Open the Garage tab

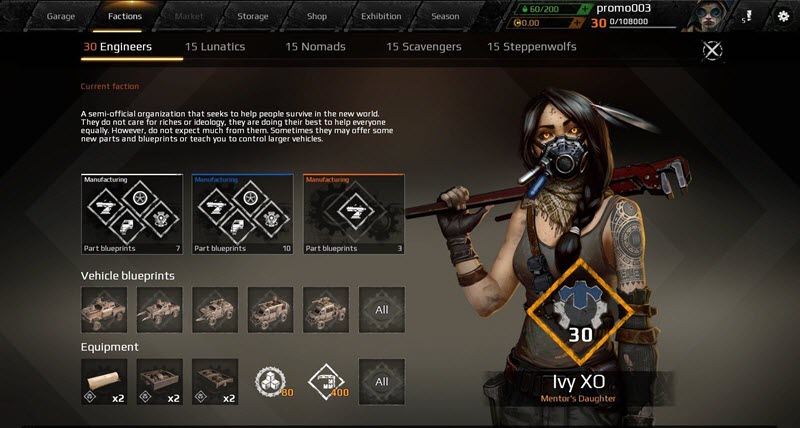point(61,16)
